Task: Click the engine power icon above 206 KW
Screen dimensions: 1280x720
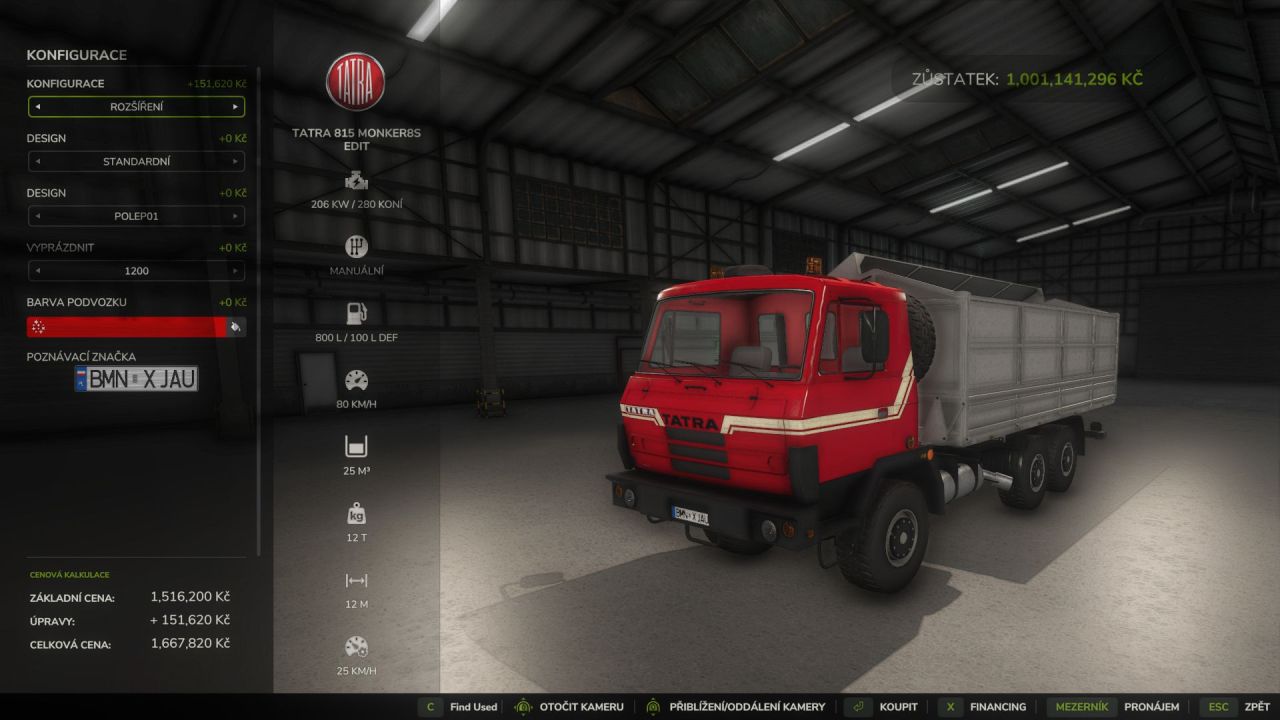Action: click(x=357, y=182)
